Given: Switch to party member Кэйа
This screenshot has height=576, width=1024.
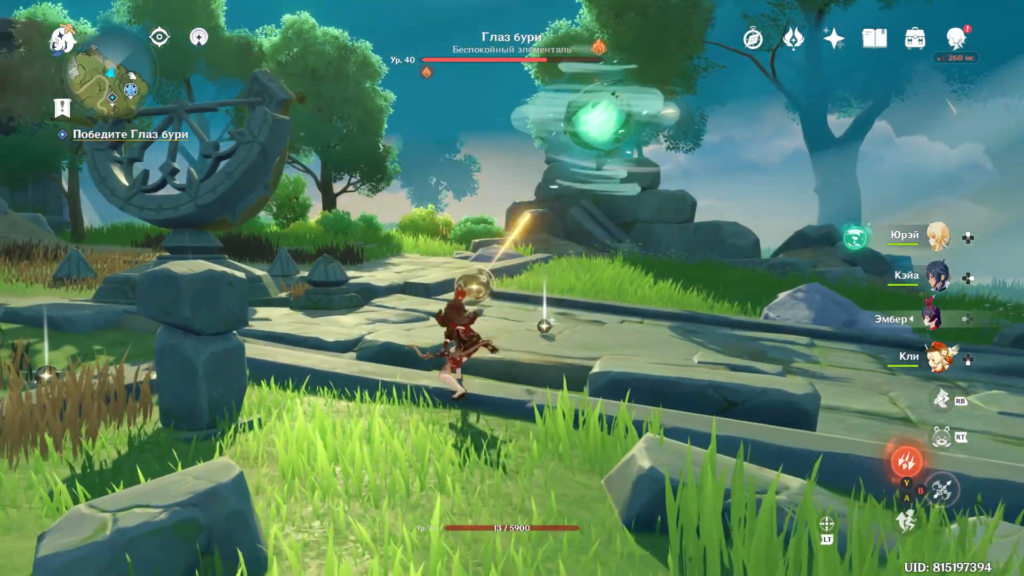Looking at the screenshot, I should click(x=937, y=277).
